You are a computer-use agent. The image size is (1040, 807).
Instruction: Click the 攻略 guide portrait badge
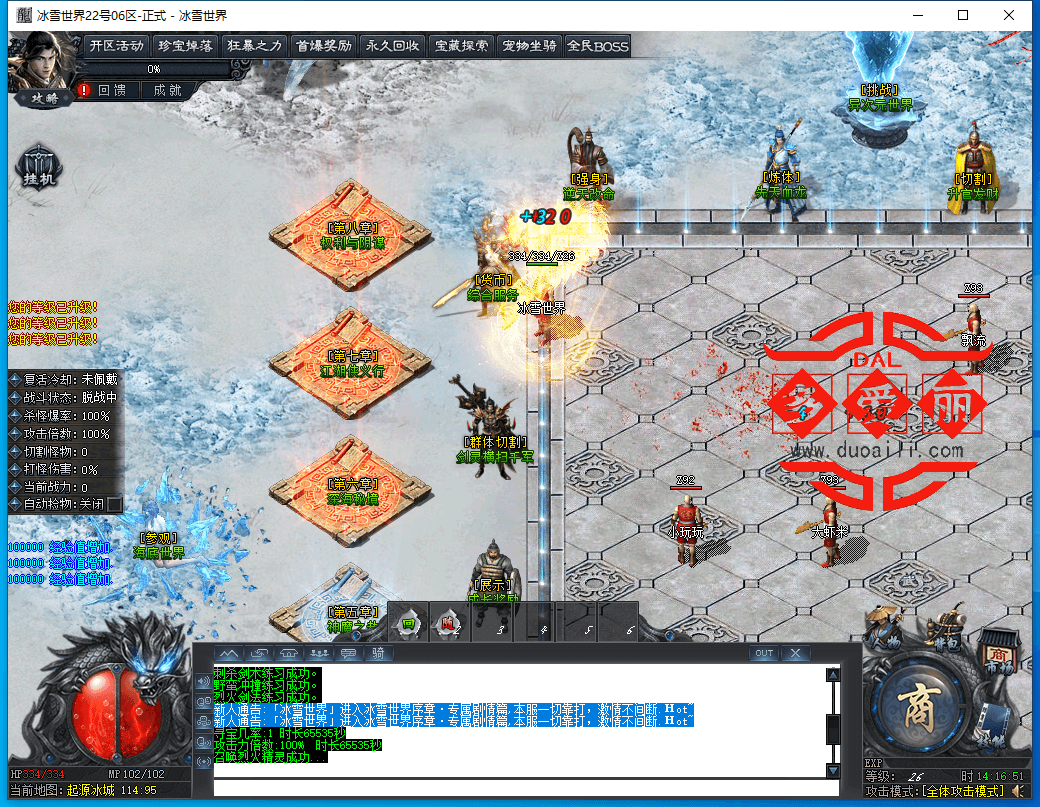pos(44,97)
